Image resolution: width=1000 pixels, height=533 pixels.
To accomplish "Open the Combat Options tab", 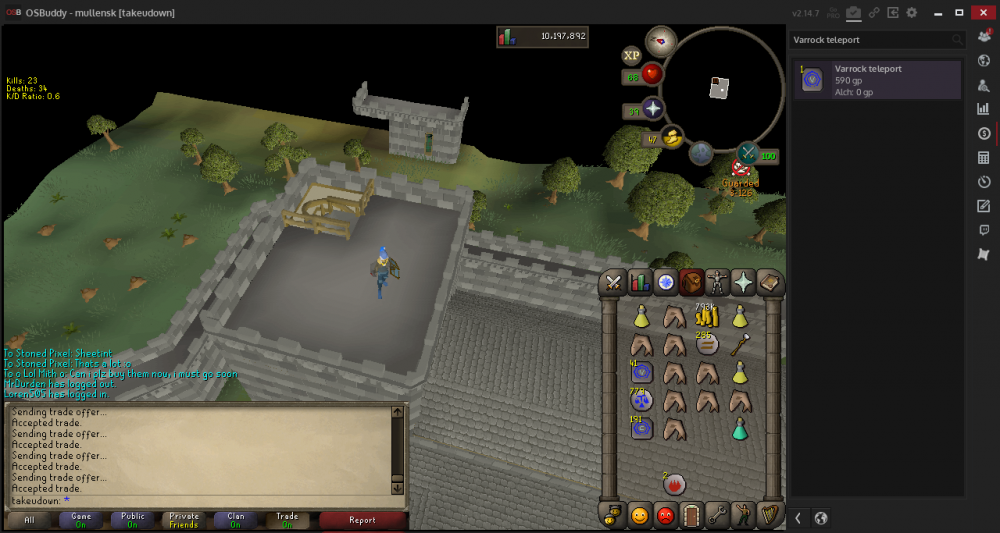I will (x=613, y=283).
